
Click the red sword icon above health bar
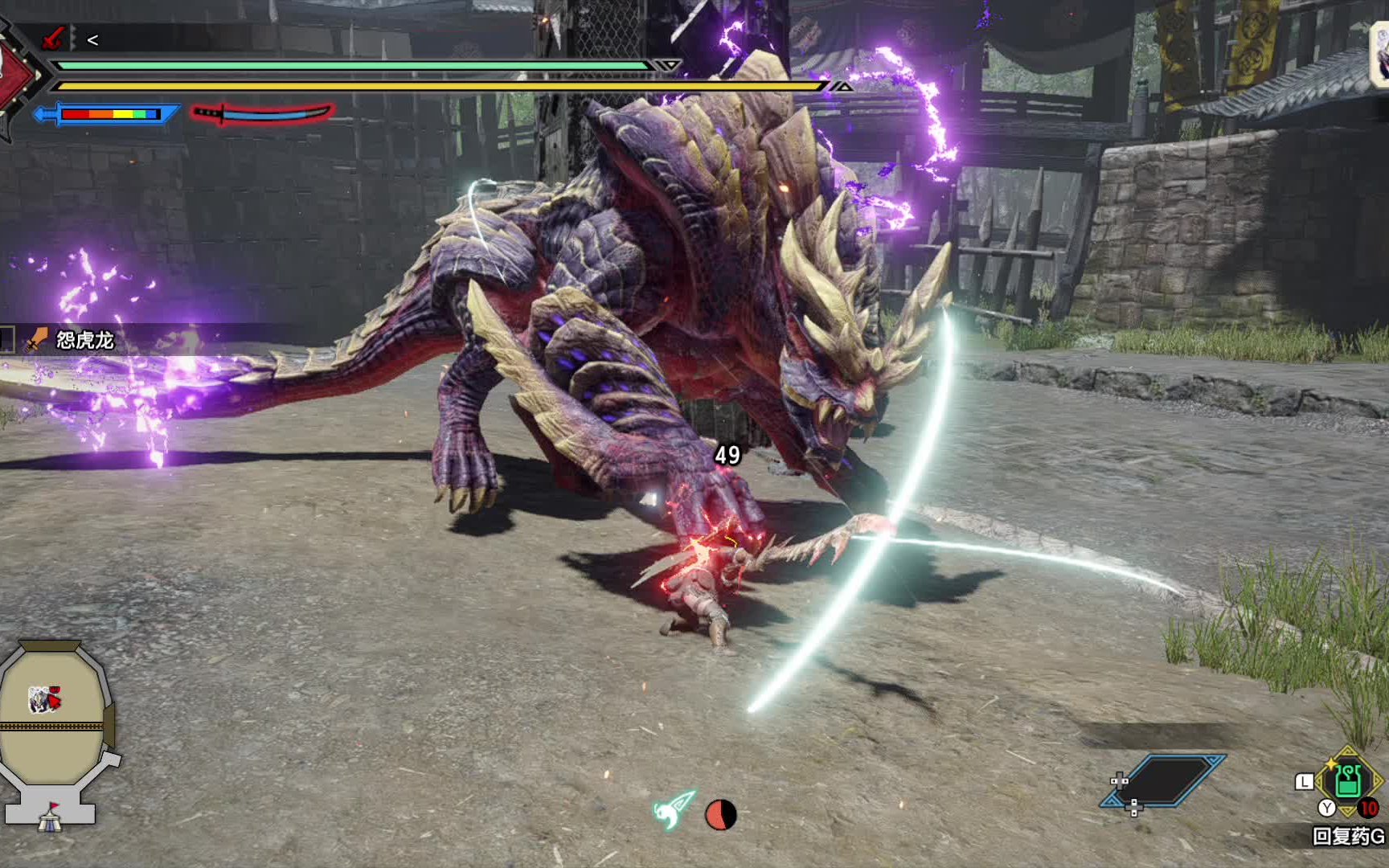[53, 38]
